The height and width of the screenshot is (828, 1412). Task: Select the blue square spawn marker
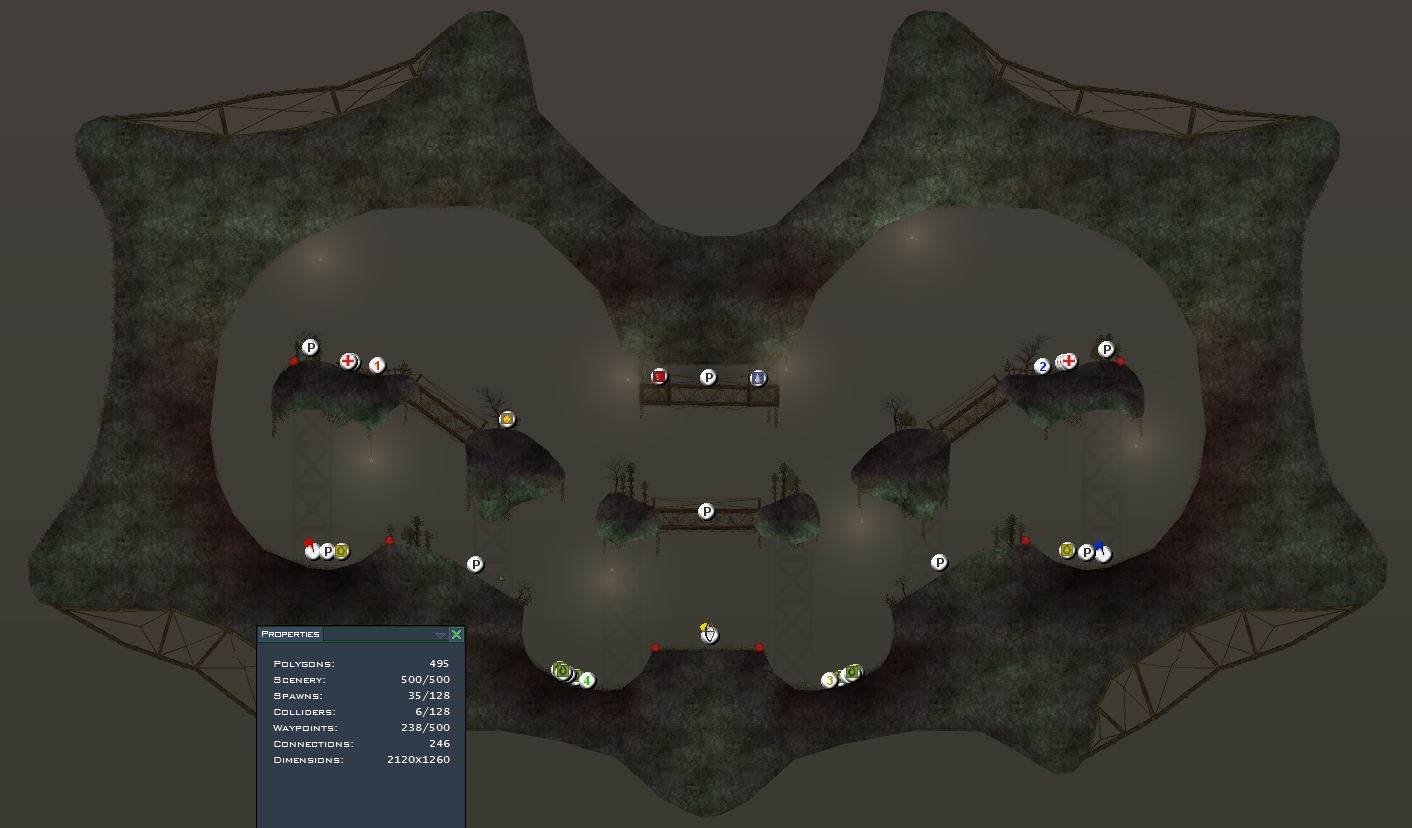tap(758, 378)
